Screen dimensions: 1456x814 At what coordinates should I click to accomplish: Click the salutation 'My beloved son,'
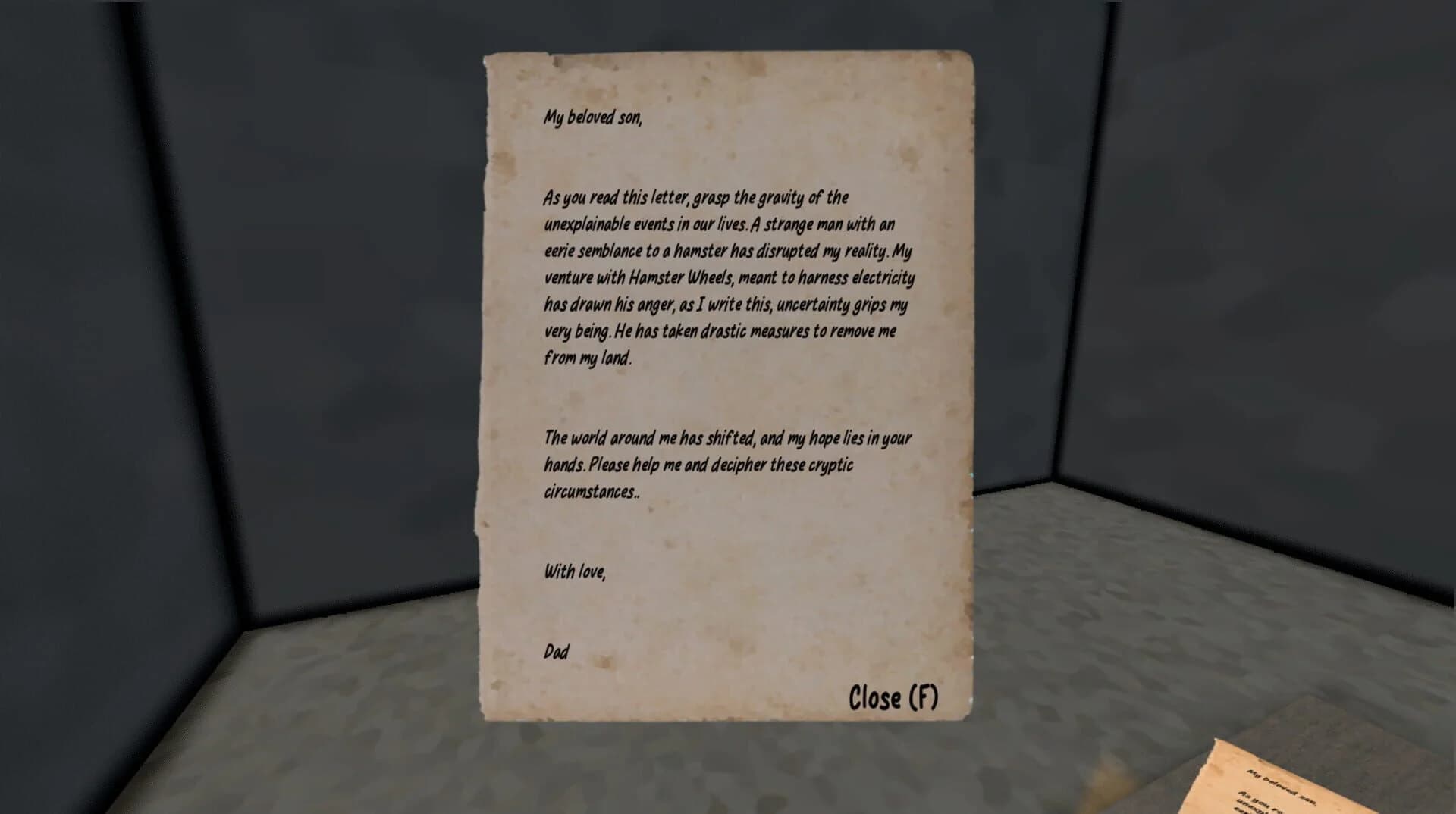(591, 117)
